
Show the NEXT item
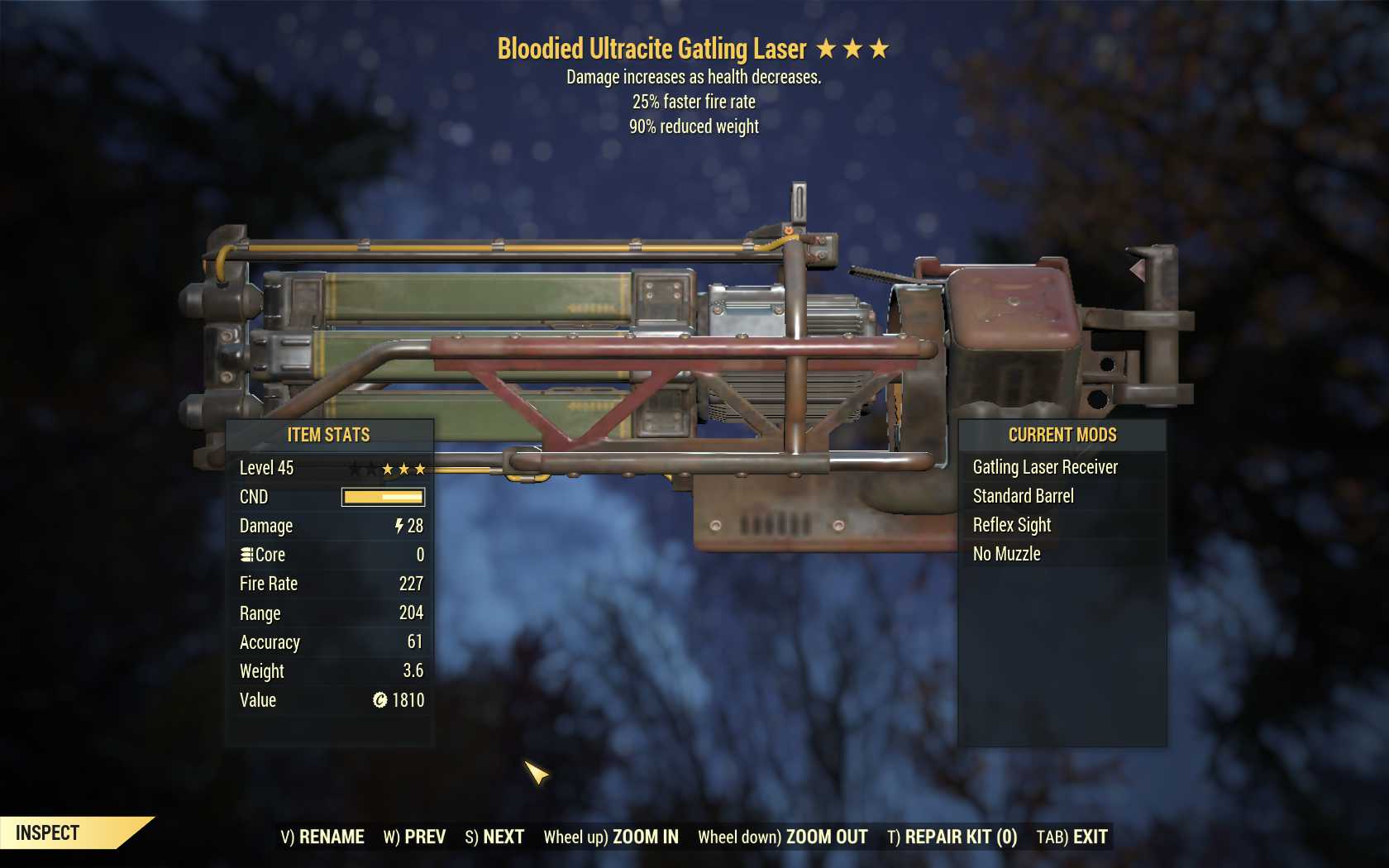(494, 837)
